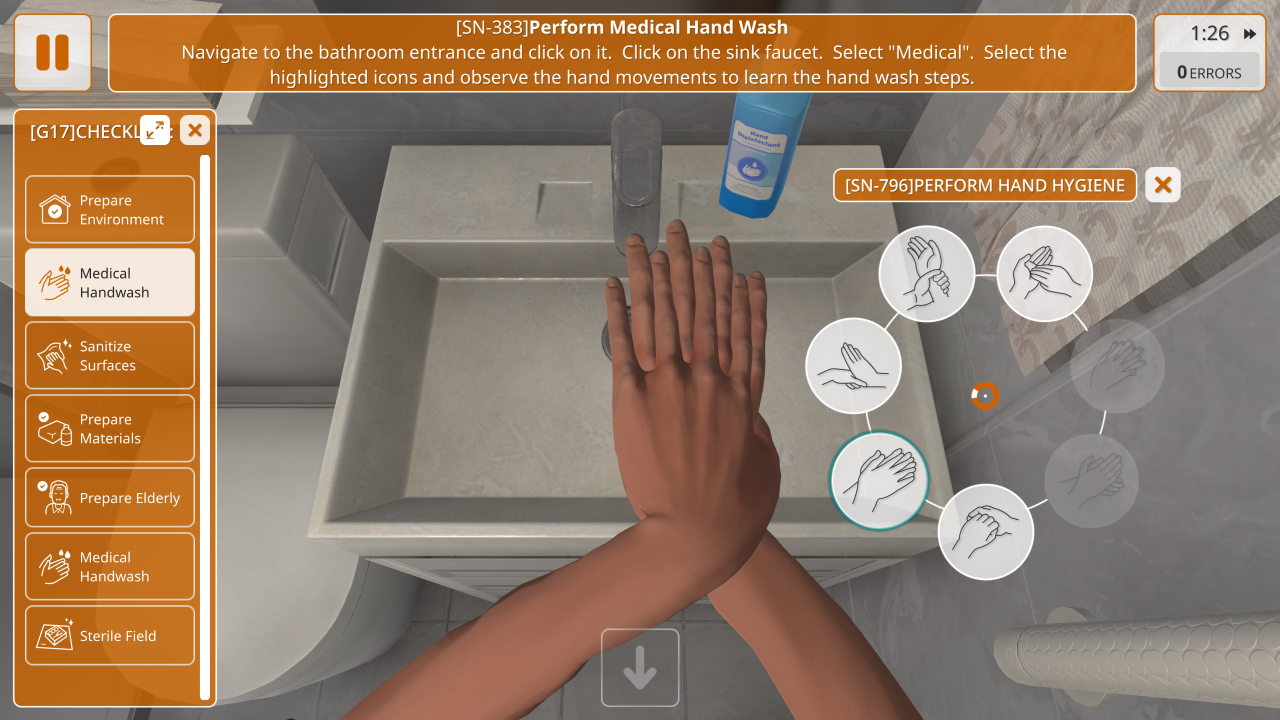Open the Prepare Environment checklist item
The image size is (1280, 720).
pos(110,210)
